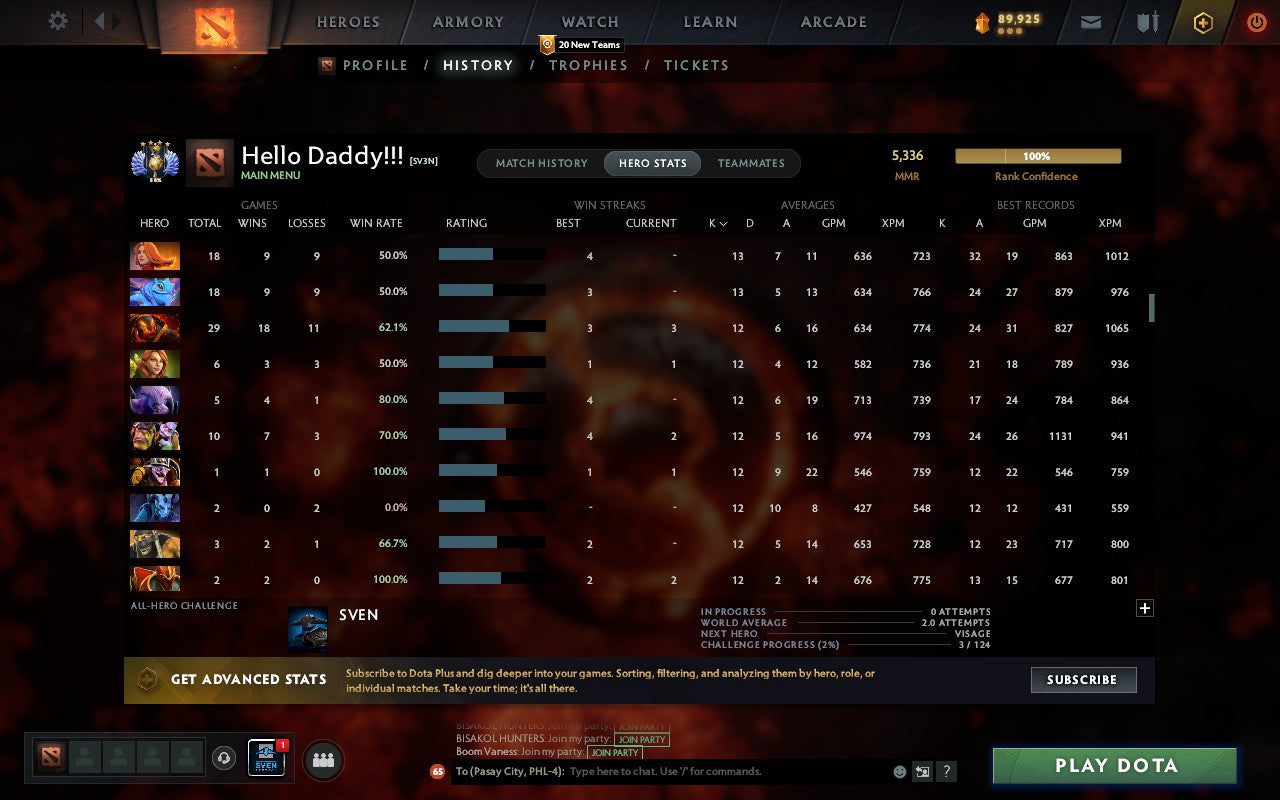Select the Teammates view

[751, 163]
